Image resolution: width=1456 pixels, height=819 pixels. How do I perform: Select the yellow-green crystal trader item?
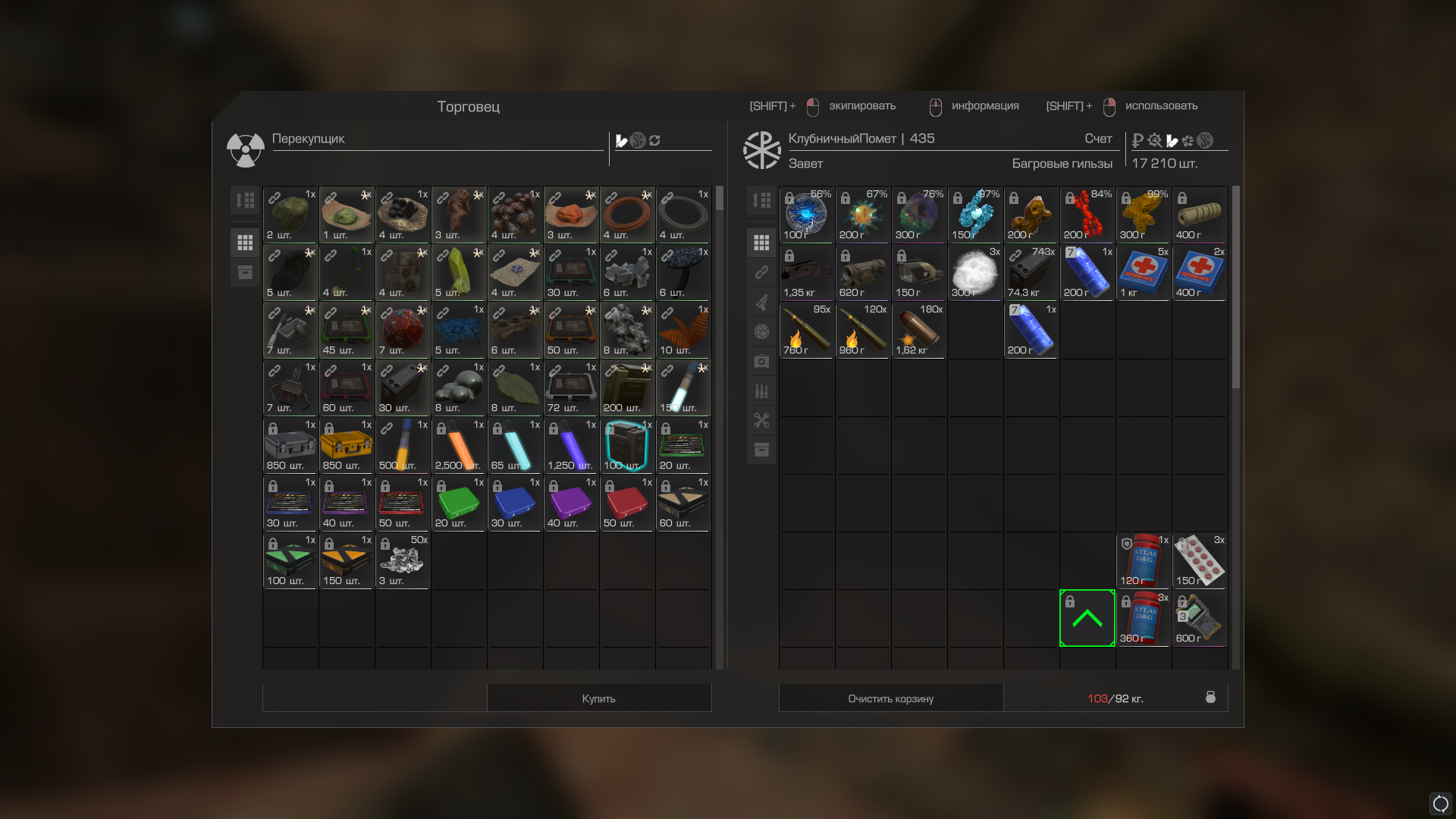459,272
